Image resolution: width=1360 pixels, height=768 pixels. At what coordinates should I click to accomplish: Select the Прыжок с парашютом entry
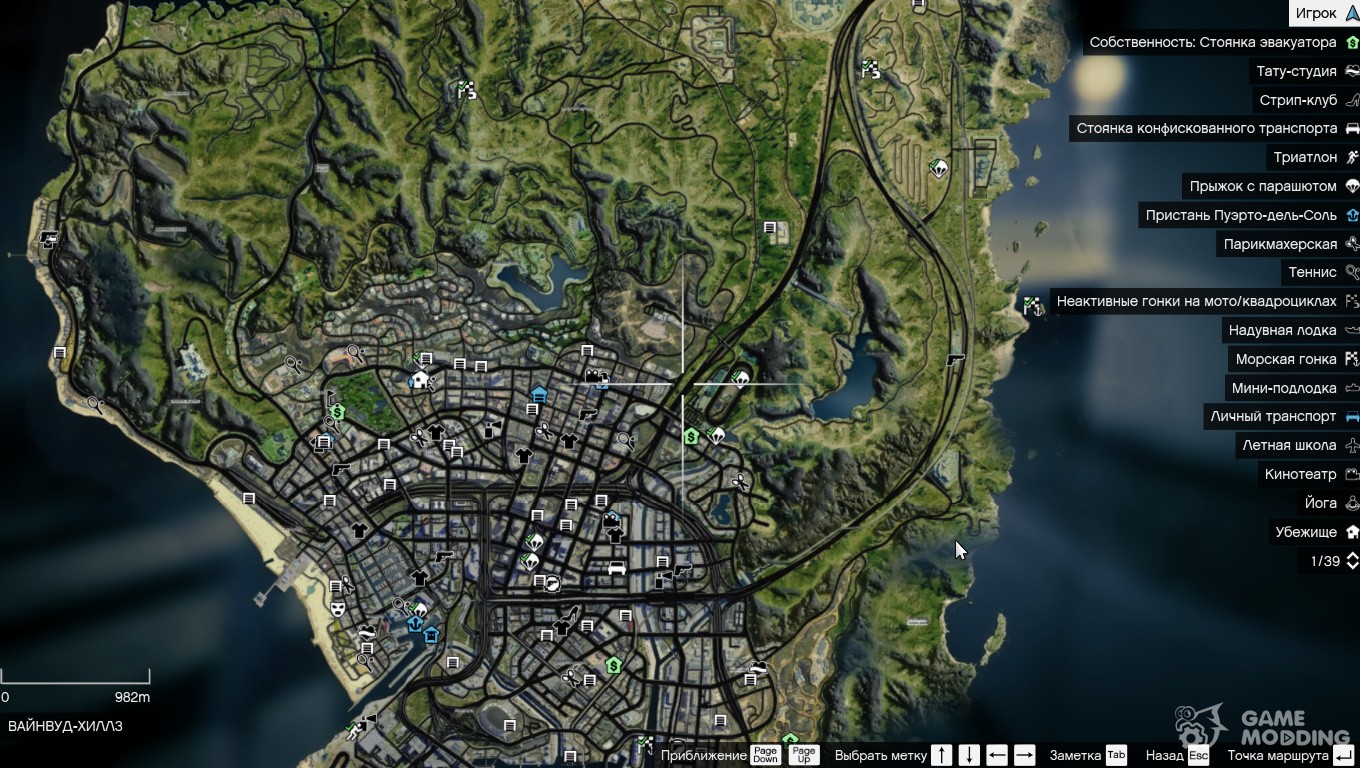tap(1263, 186)
